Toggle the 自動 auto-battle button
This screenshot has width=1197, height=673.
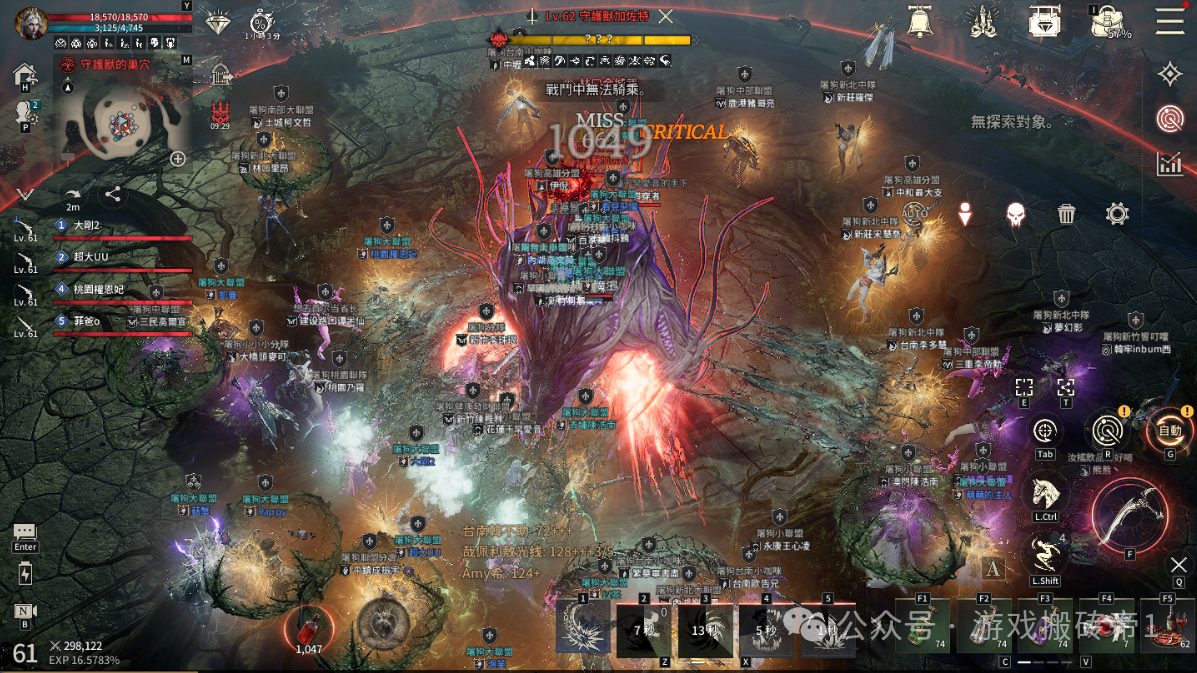1169,431
